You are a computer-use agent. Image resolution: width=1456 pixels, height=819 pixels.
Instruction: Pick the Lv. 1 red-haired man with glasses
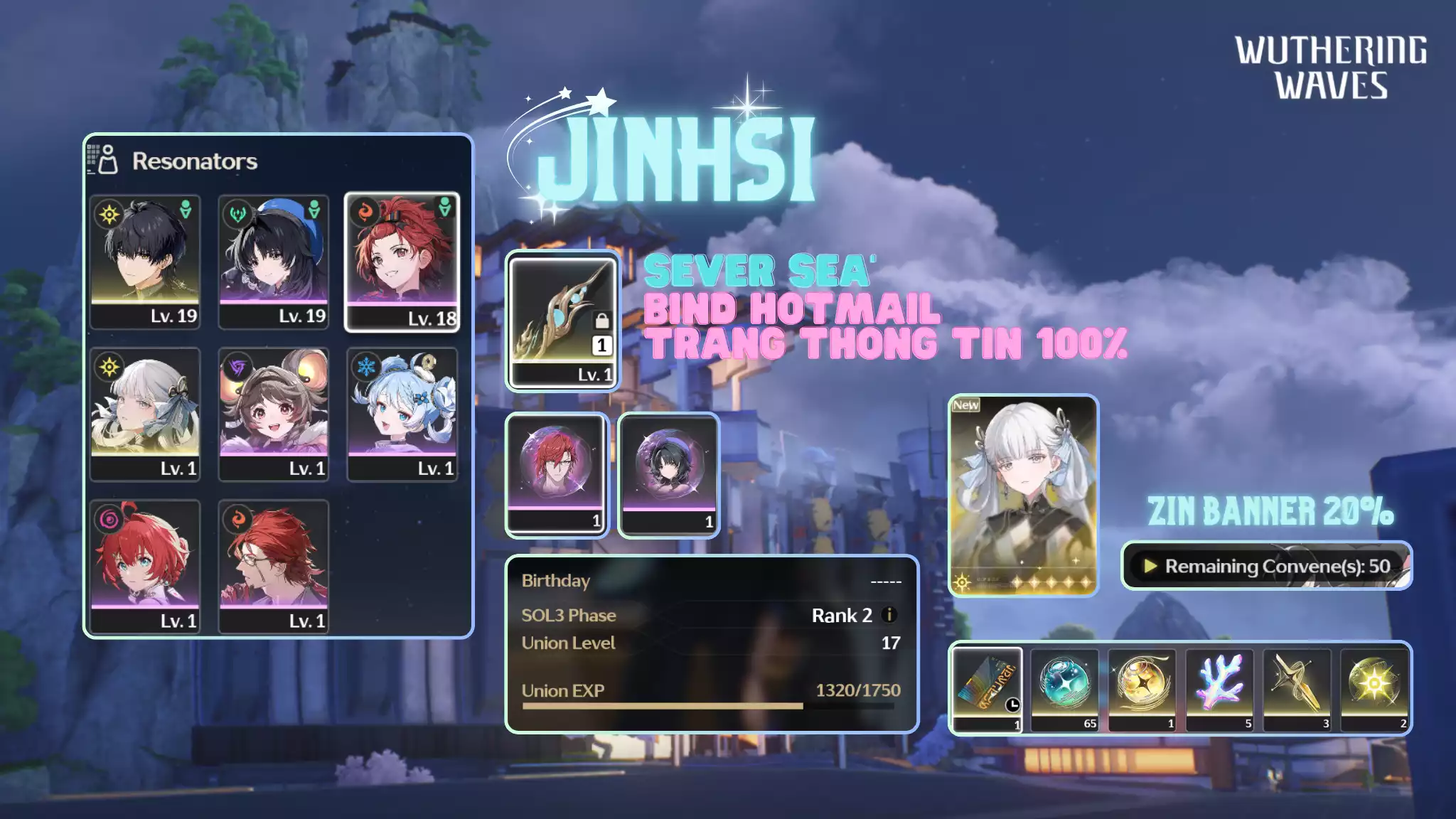(274, 566)
